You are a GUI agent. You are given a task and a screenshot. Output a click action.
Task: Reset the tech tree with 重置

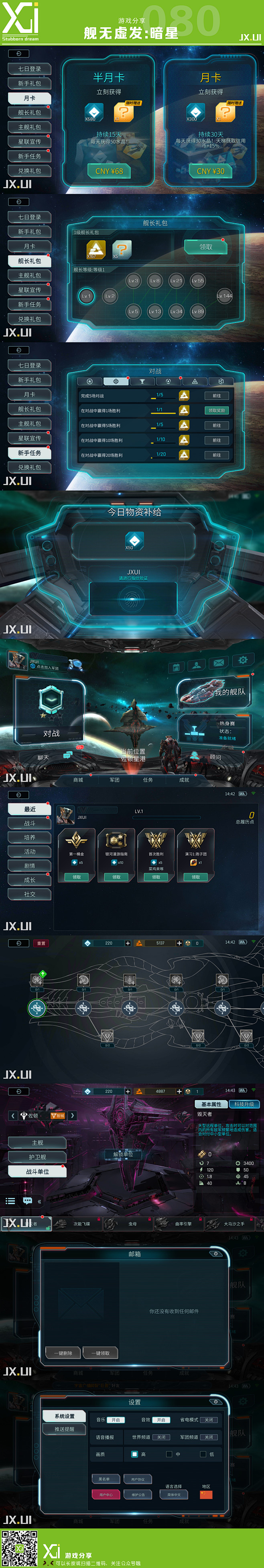[x=41, y=943]
